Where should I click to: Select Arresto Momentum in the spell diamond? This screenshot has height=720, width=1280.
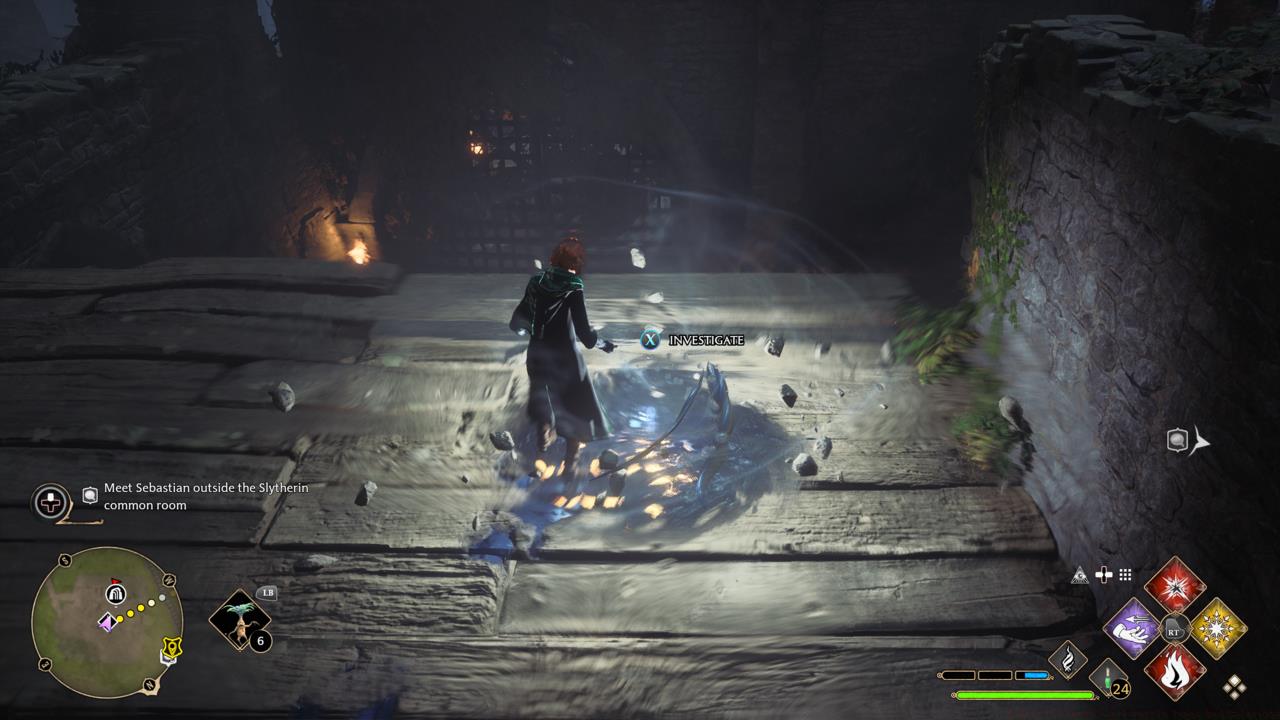tap(1130, 630)
